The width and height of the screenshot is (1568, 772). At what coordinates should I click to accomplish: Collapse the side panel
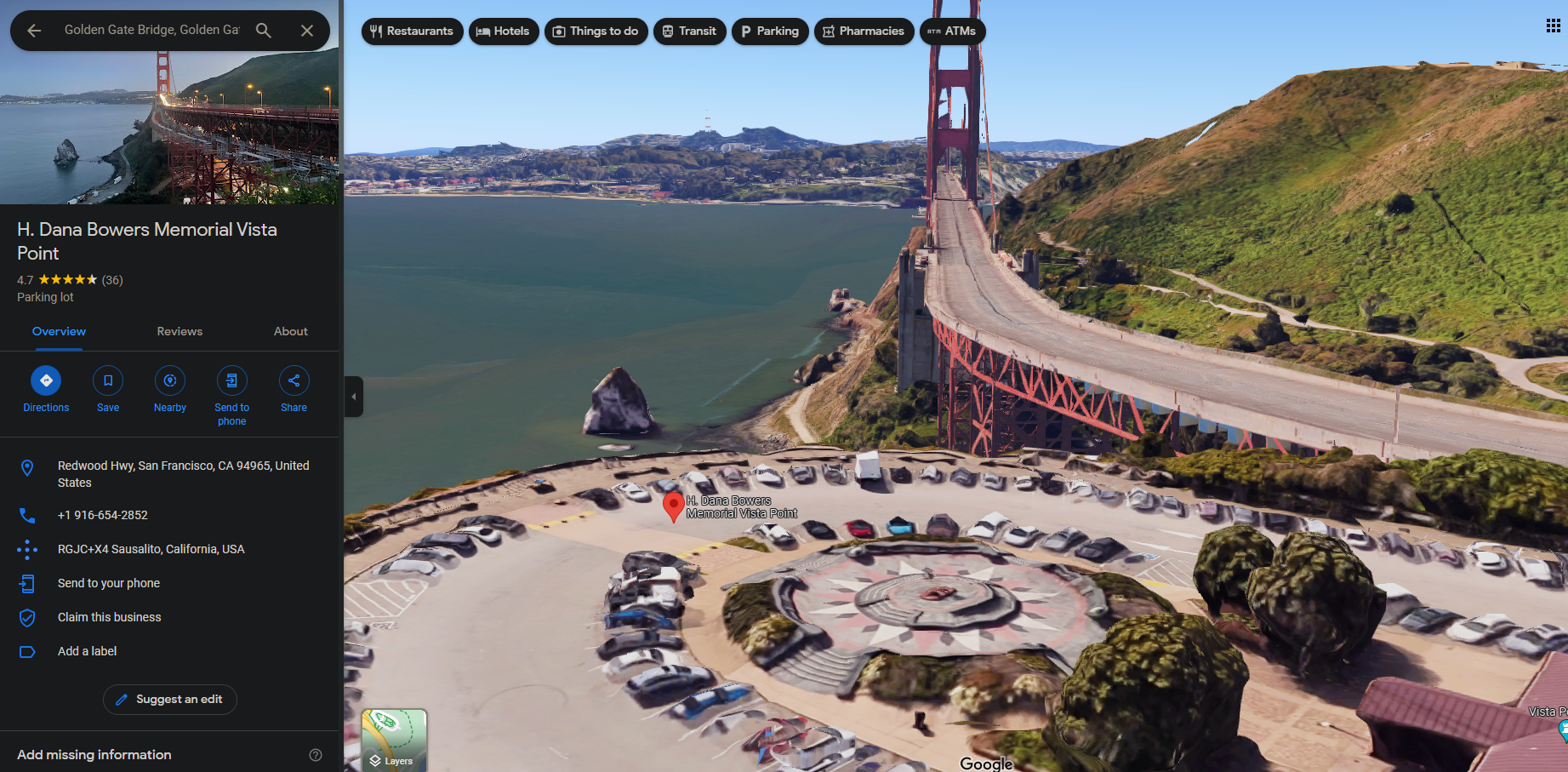pos(354,397)
